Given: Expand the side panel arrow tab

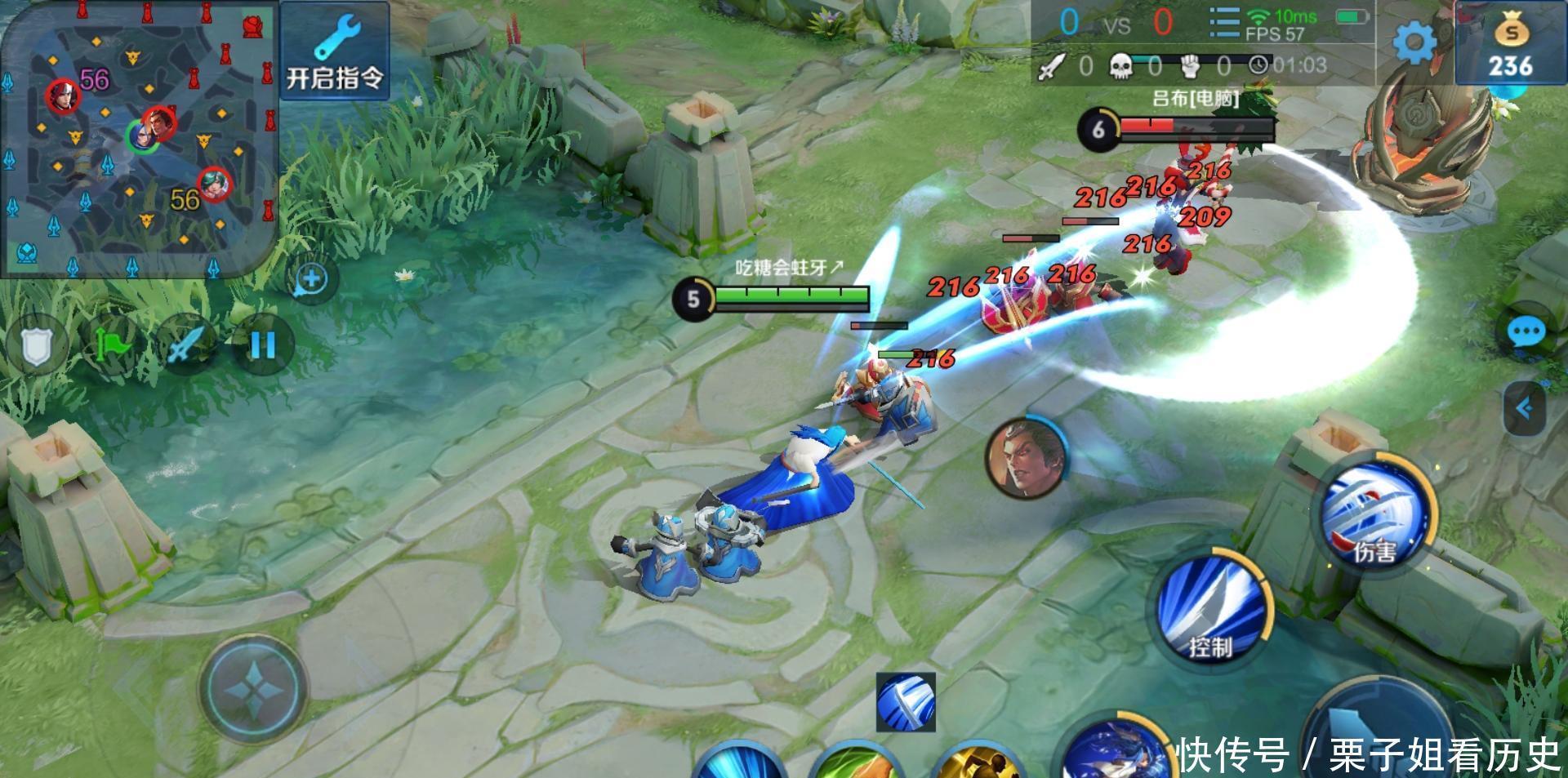Looking at the screenshot, I should pos(1524,408).
